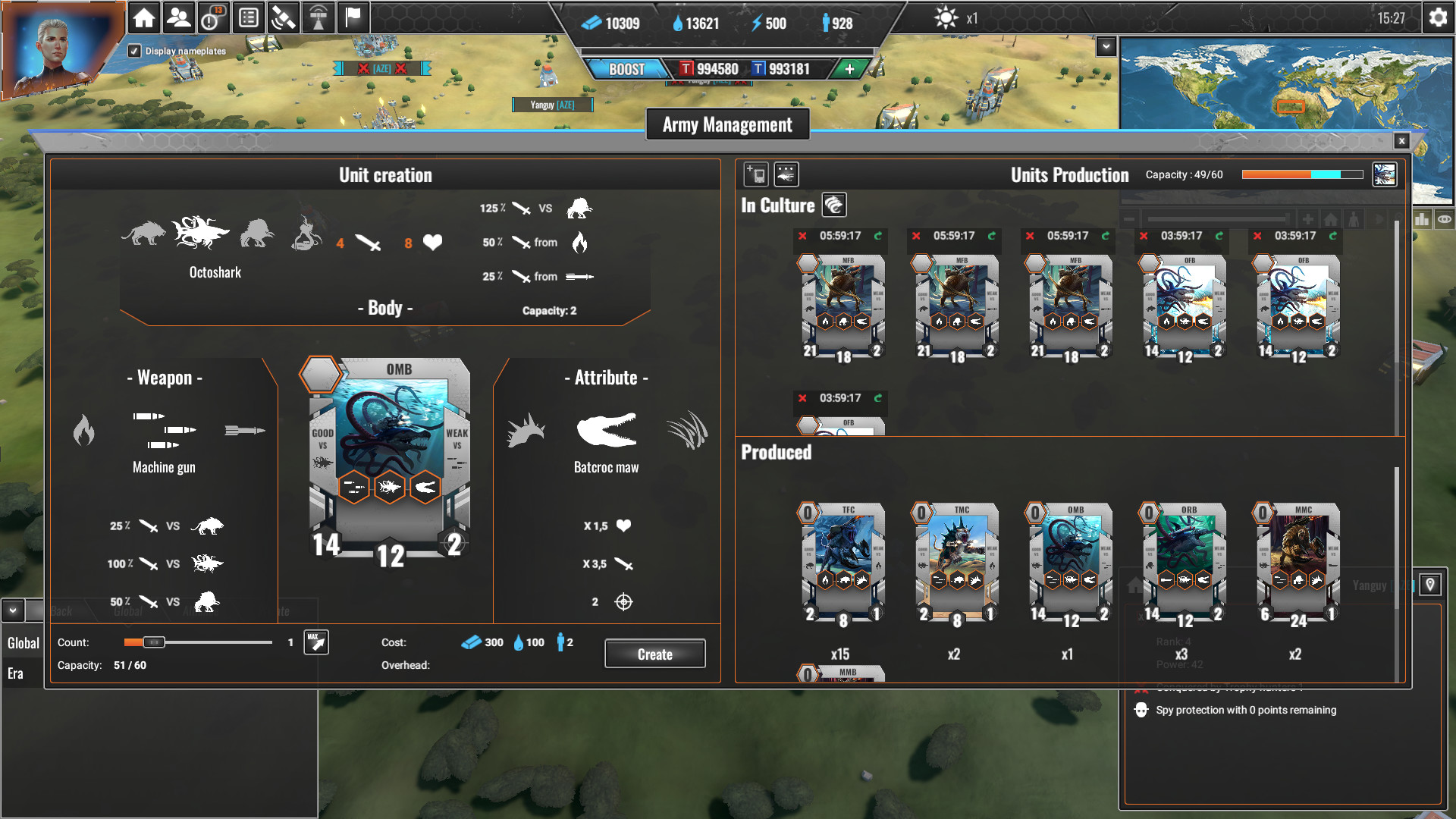Click the flag icon in the toolbar

(352, 17)
